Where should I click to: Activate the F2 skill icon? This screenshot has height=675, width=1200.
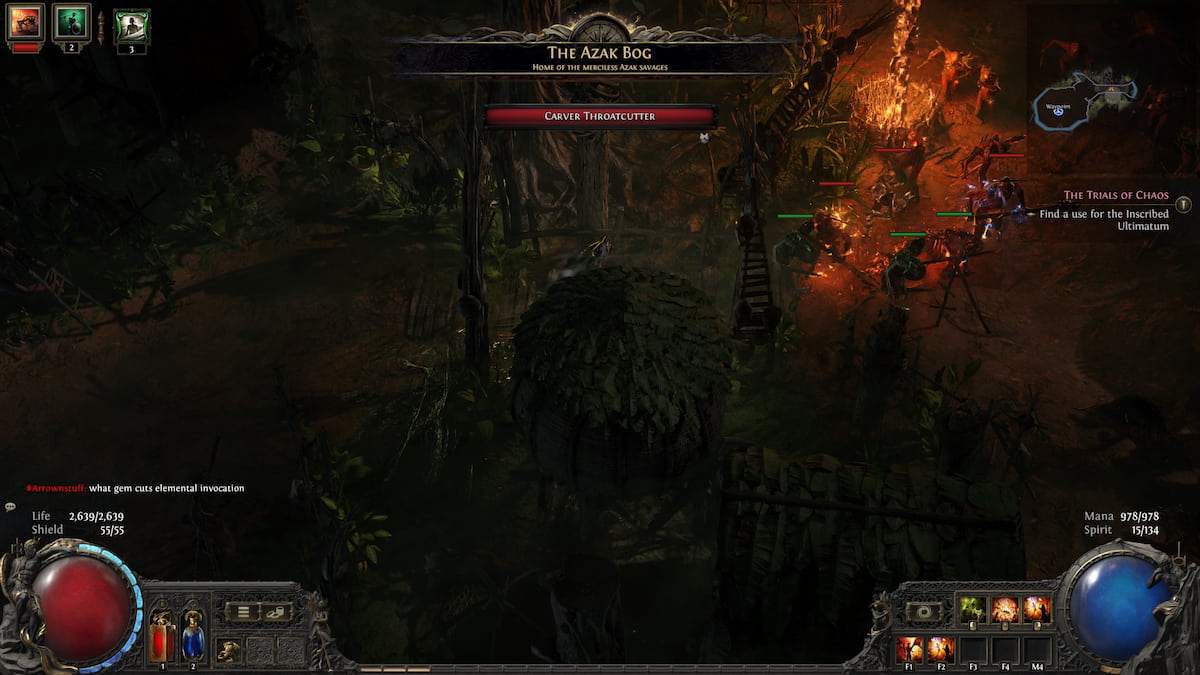point(941,649)
